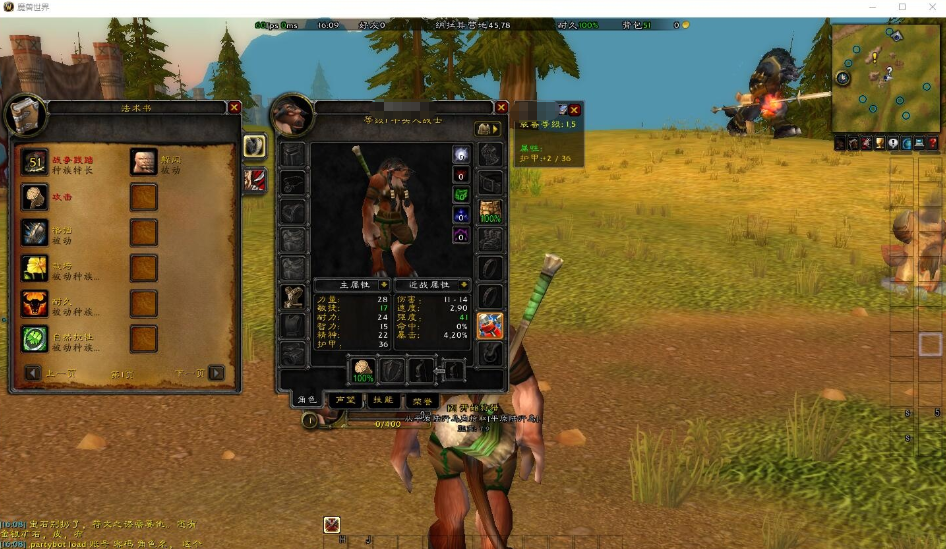
Task: Select the War Stomp racial ability icon
Action: point(35,162)
